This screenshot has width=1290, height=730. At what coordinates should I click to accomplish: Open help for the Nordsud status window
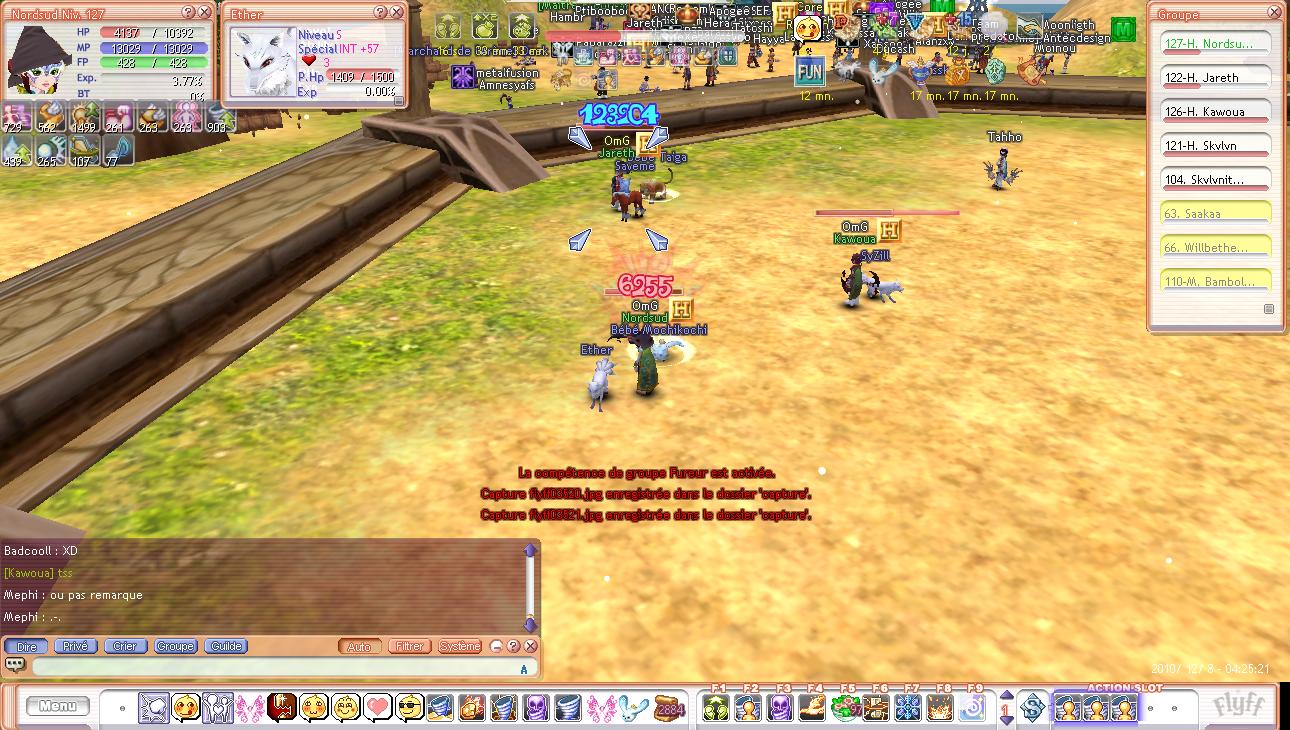(188, 13)
